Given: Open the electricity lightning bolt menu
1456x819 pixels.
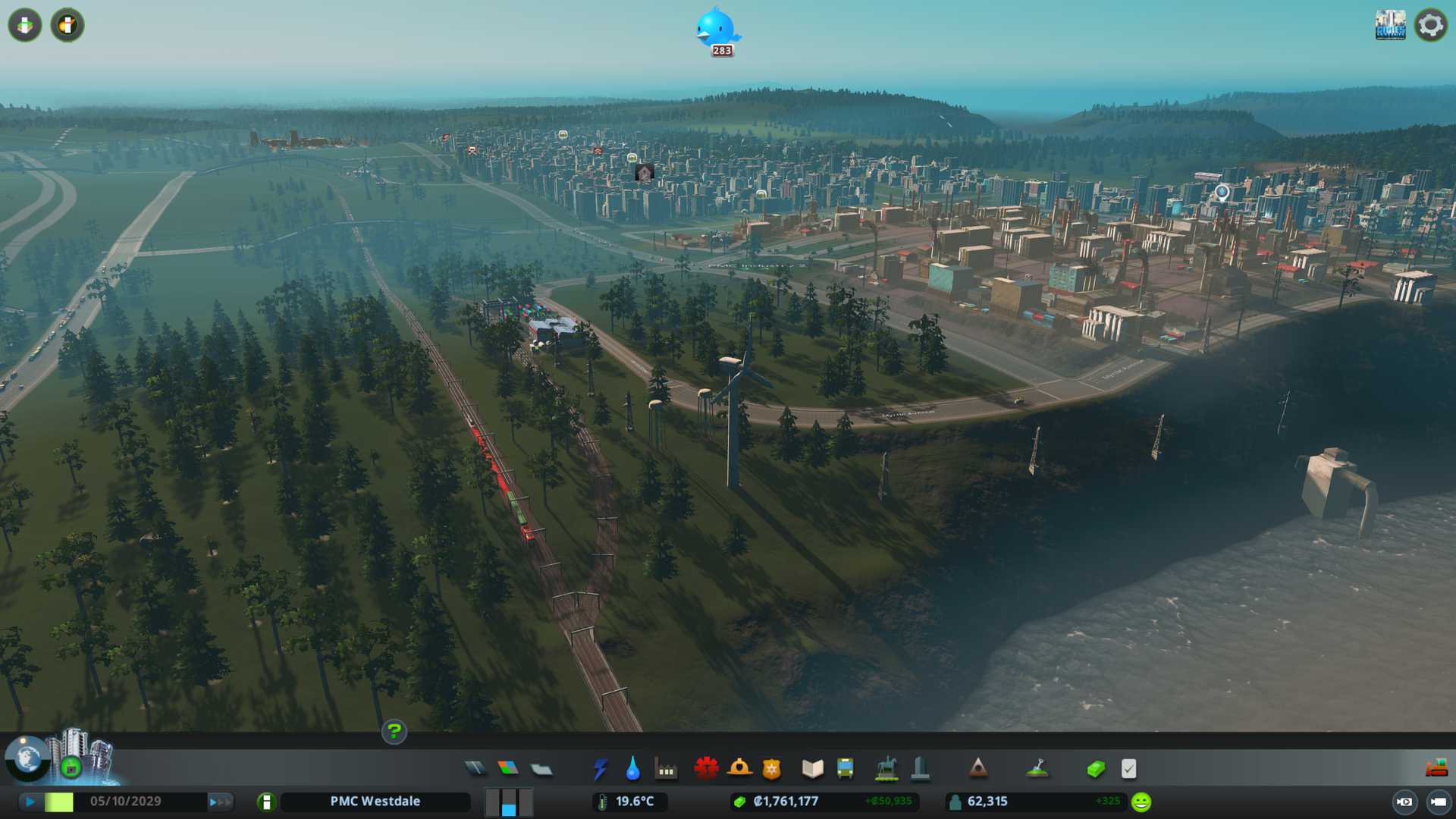Looking at the screenshot, I should pyautogui.click(x=600, y=769).
